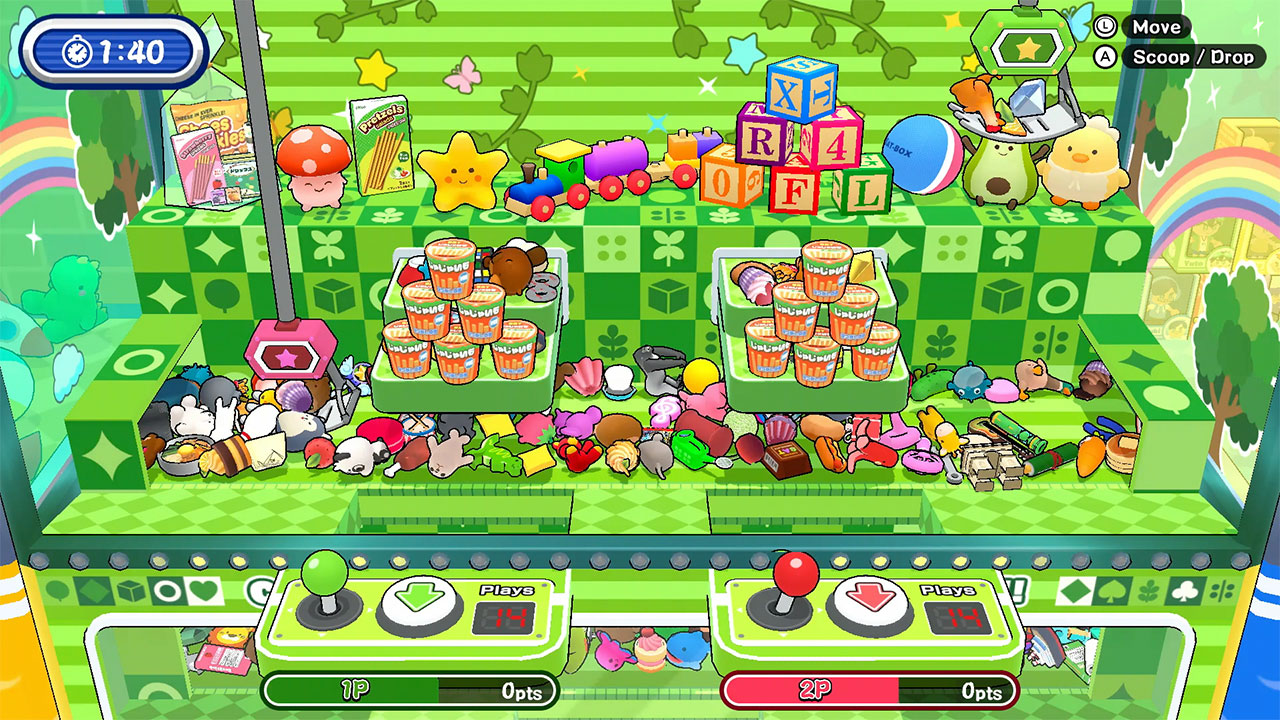Click the L Move control icon
The height and width of the screenshot is (720, 1280).
click(1107, 26)
